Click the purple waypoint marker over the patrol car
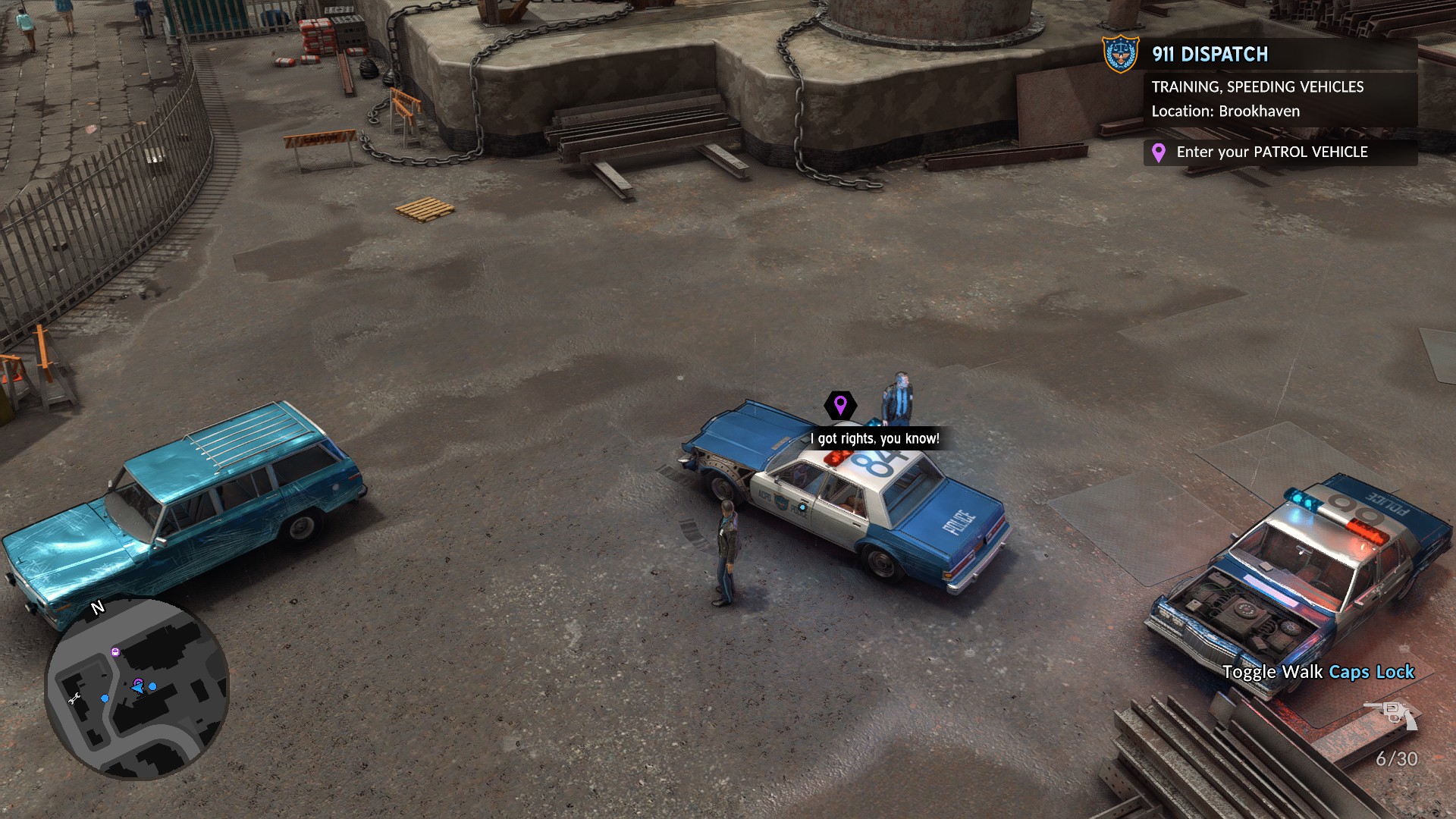Image resolution: width=1456 pixels, height=819 pixels. point(840,405)
